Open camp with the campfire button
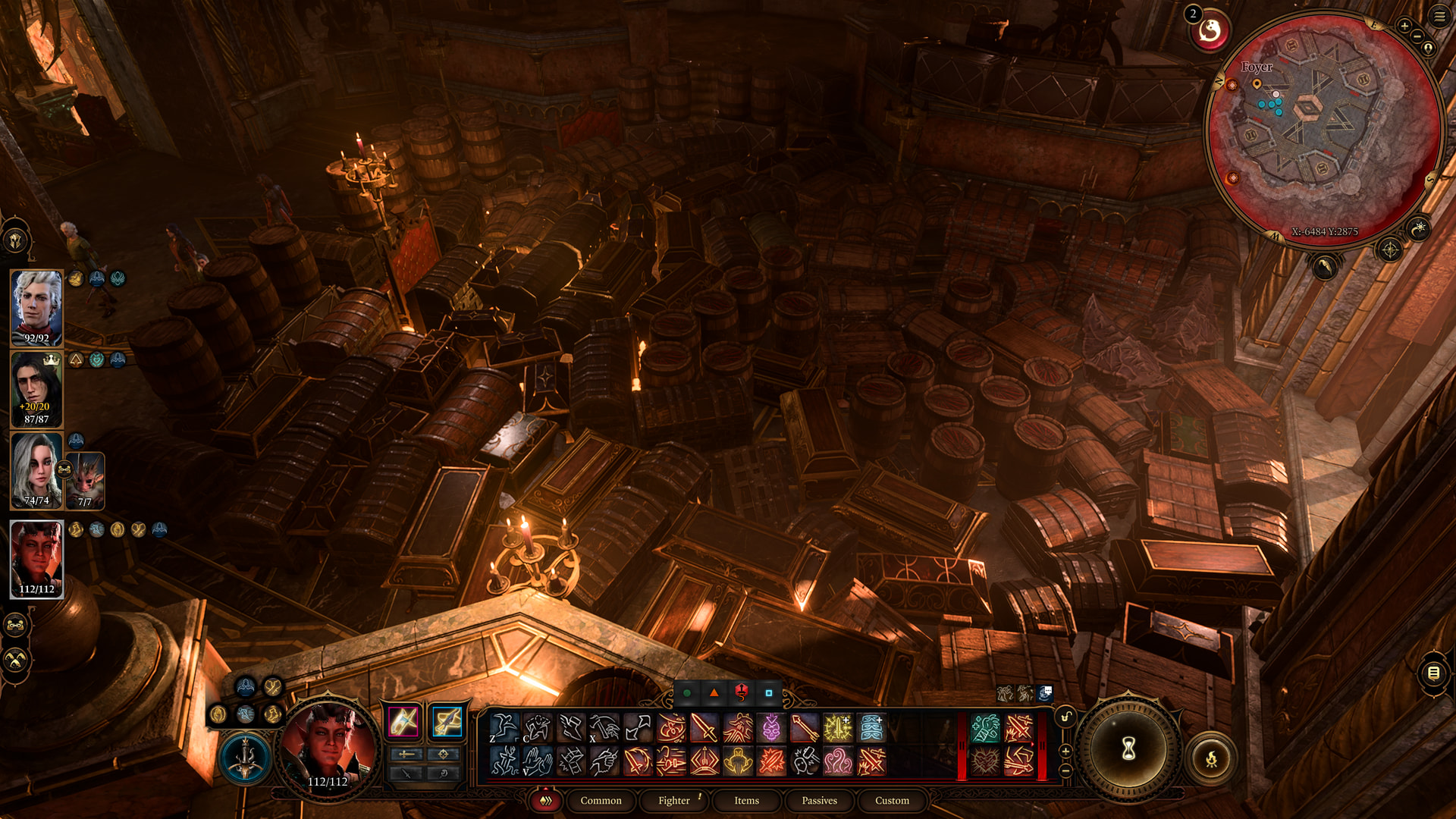The height and width of the screenshot is (819, 1456). [1211, 758]
